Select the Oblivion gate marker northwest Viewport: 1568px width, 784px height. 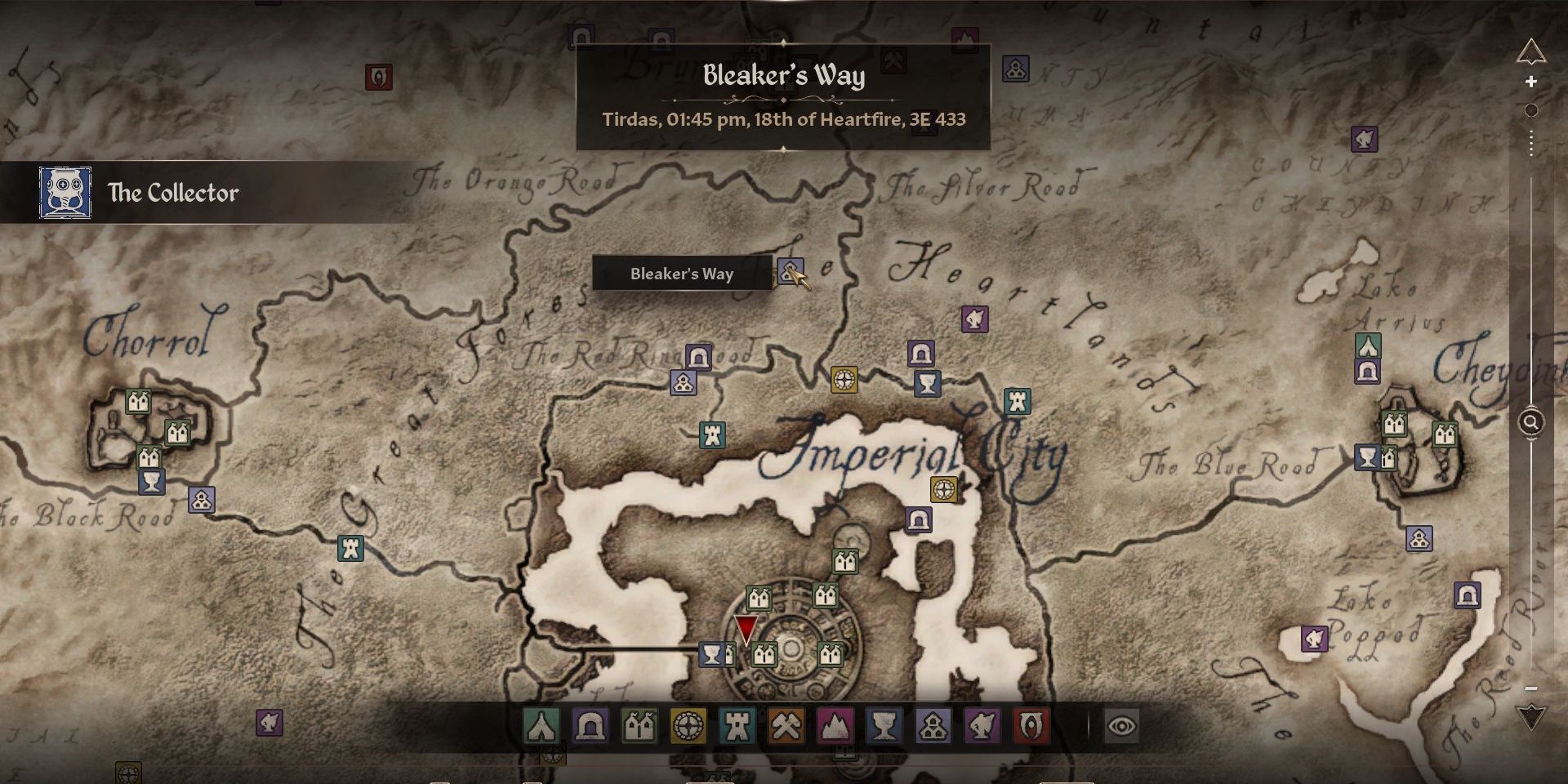tap(378, 78)
